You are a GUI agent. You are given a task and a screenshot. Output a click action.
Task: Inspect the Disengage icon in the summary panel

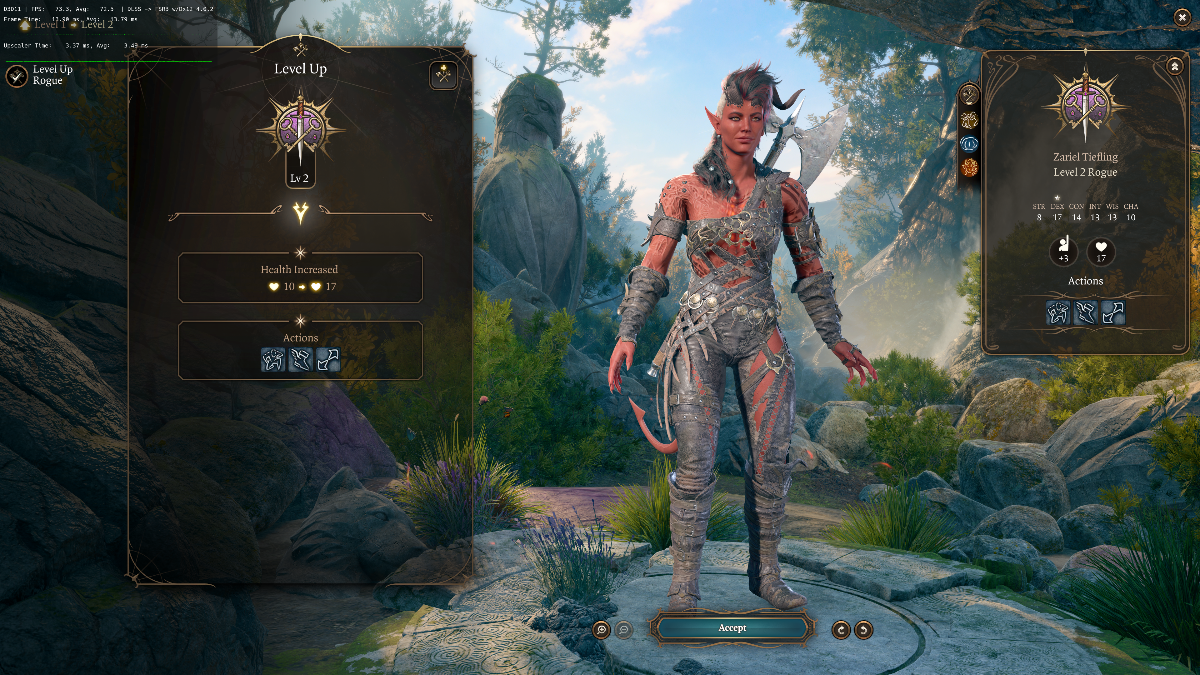pos(1113,313)
